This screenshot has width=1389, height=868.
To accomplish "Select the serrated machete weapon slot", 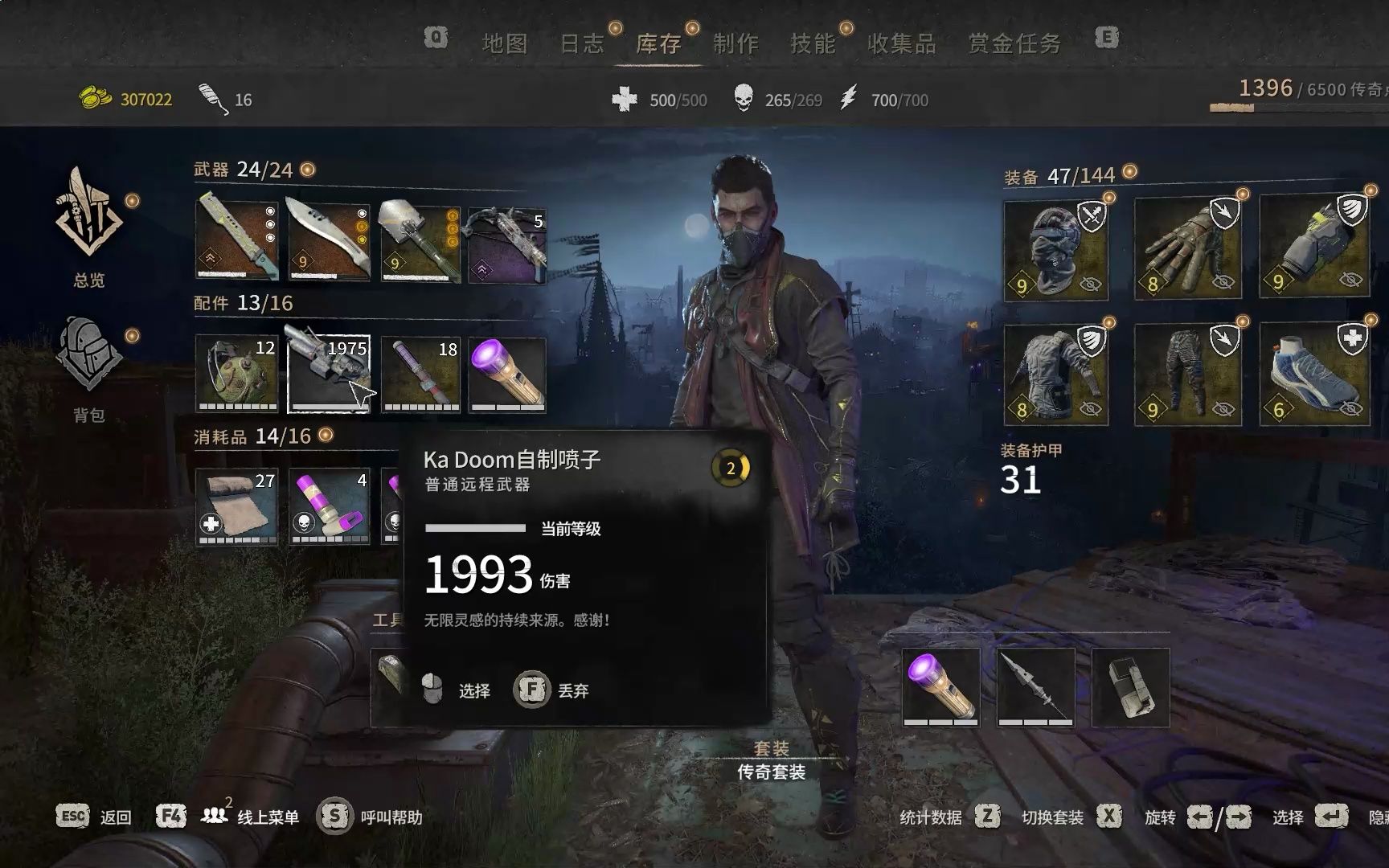I will 237,242.
